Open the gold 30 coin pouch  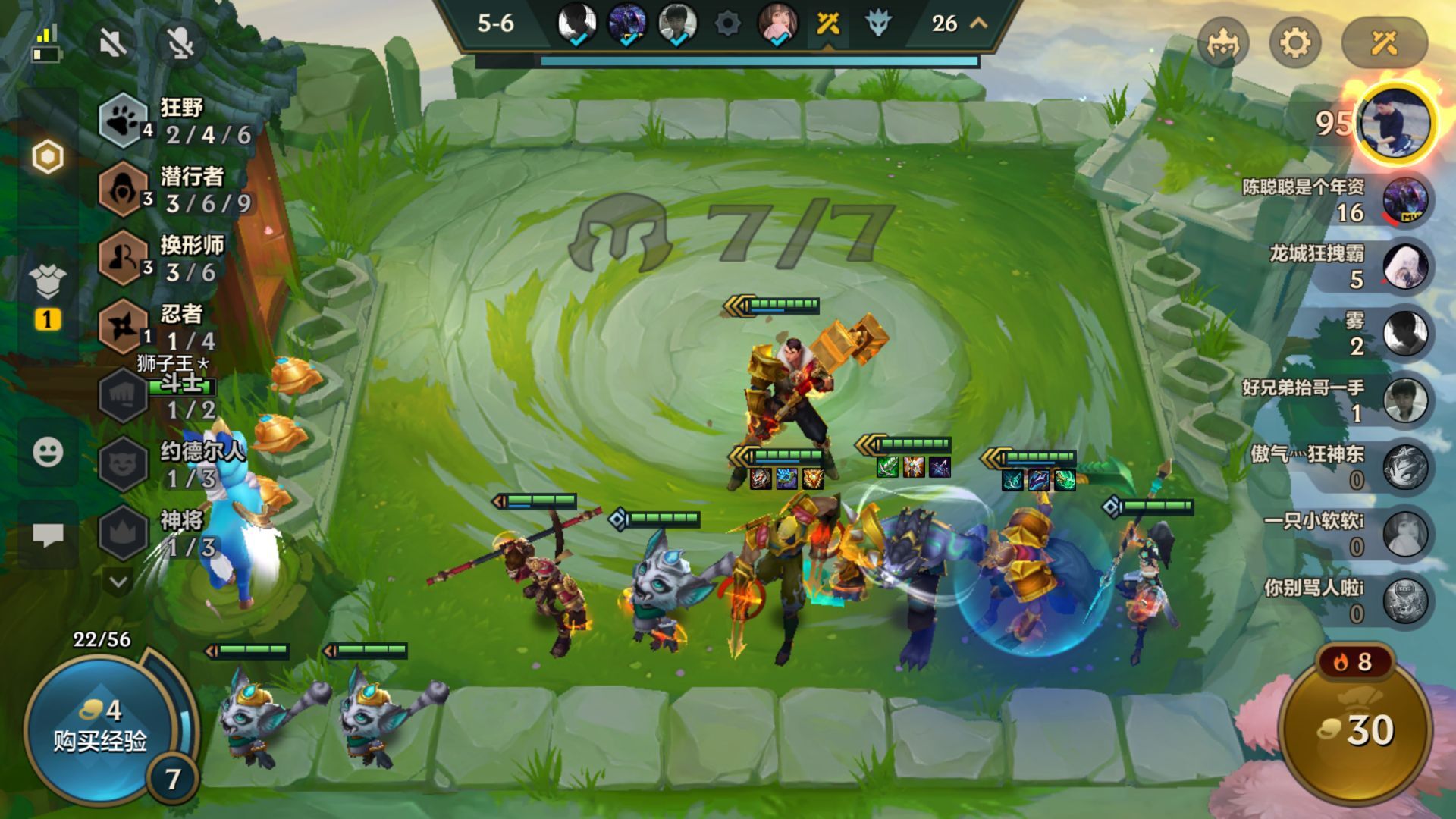[x=1357, y=730]
